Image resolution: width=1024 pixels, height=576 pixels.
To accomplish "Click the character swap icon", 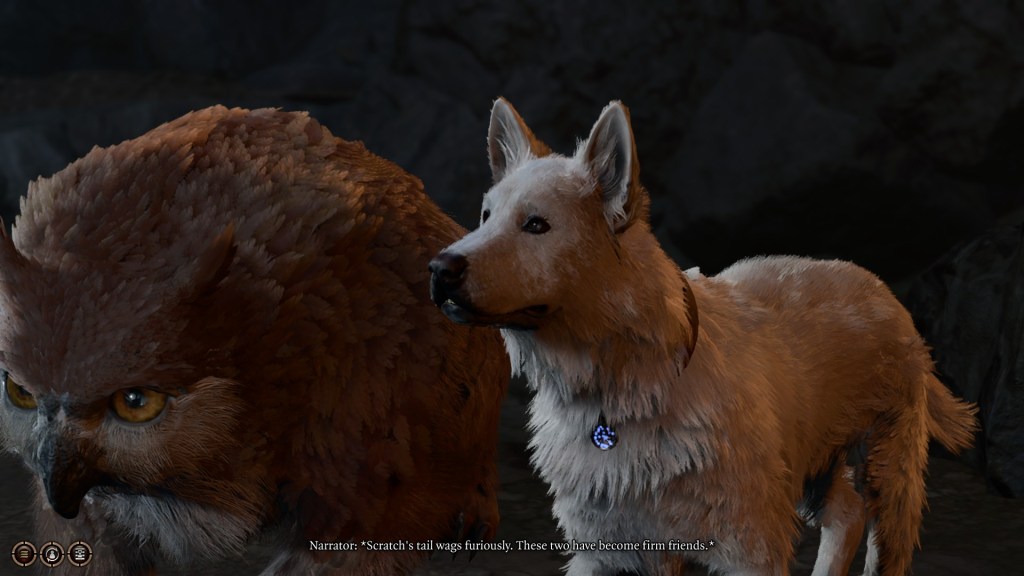I will point(52,553).
